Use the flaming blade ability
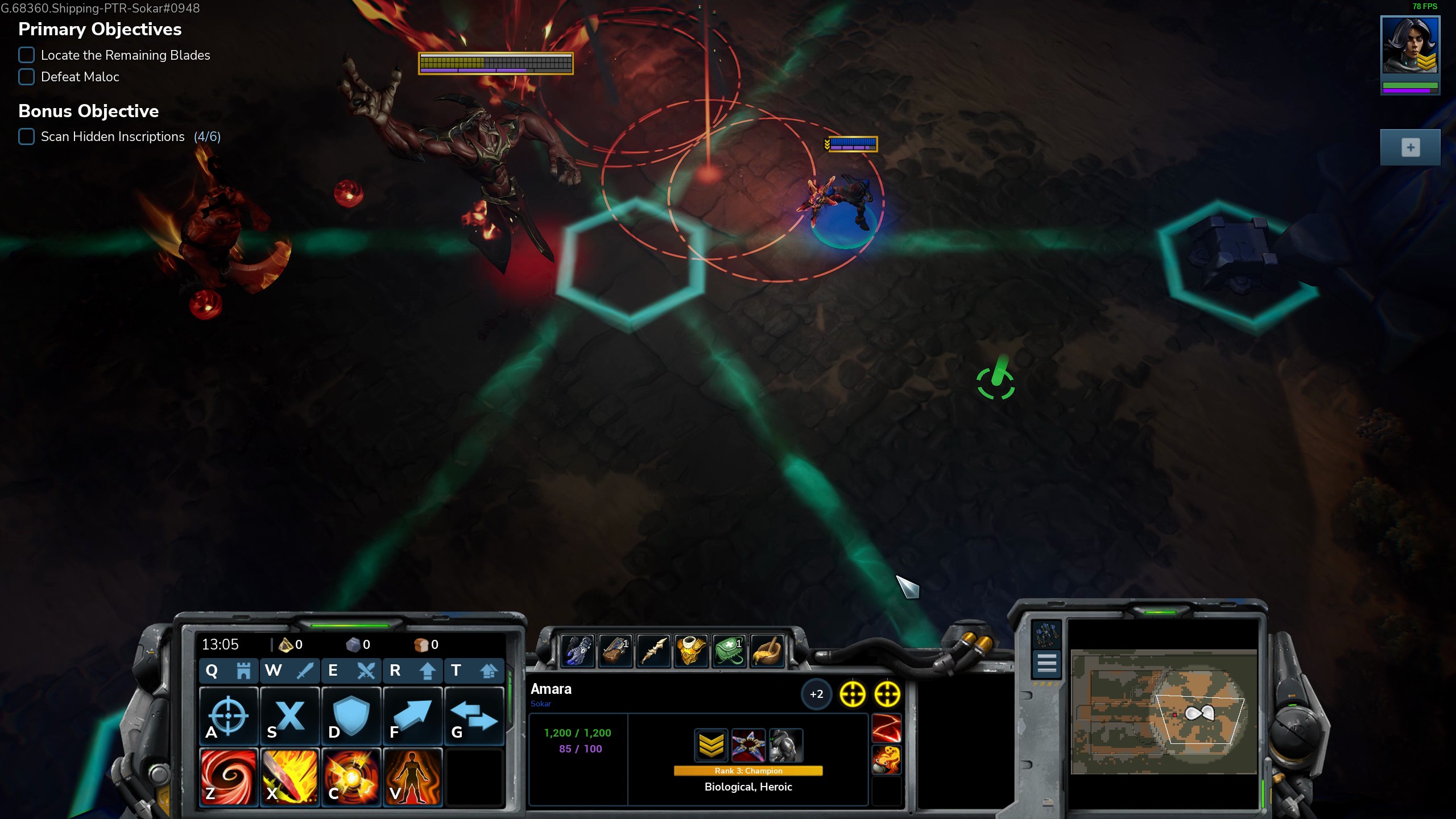 (x=290, y=777)
